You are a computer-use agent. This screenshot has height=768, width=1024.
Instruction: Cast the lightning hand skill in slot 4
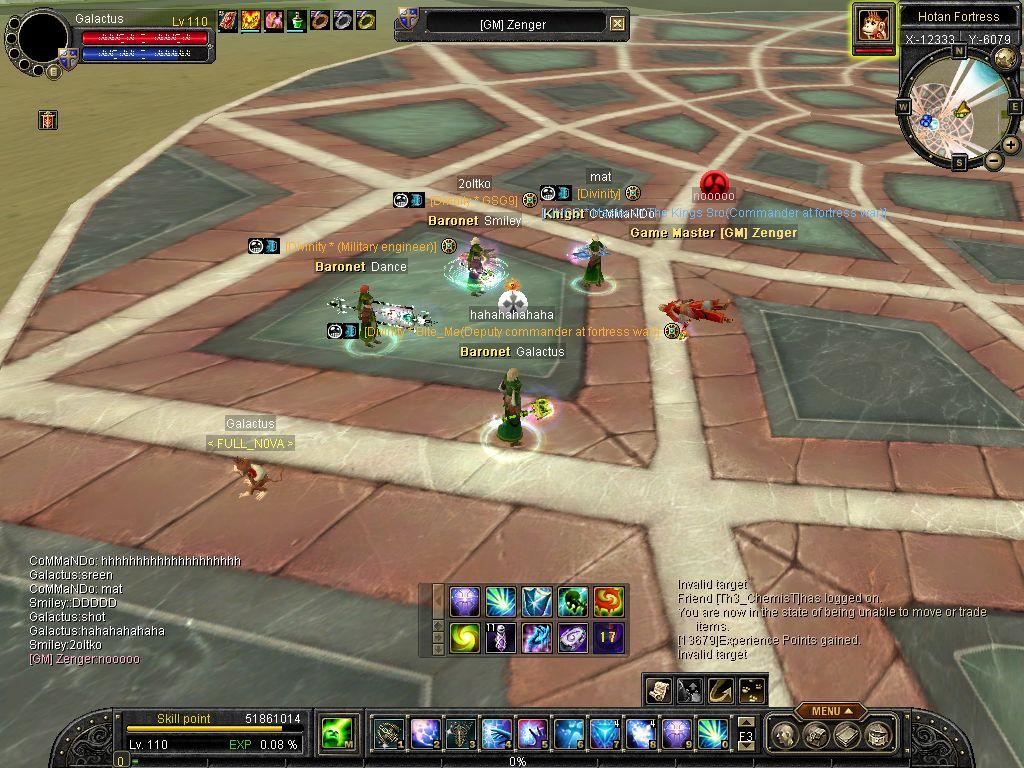coord(497,735)
